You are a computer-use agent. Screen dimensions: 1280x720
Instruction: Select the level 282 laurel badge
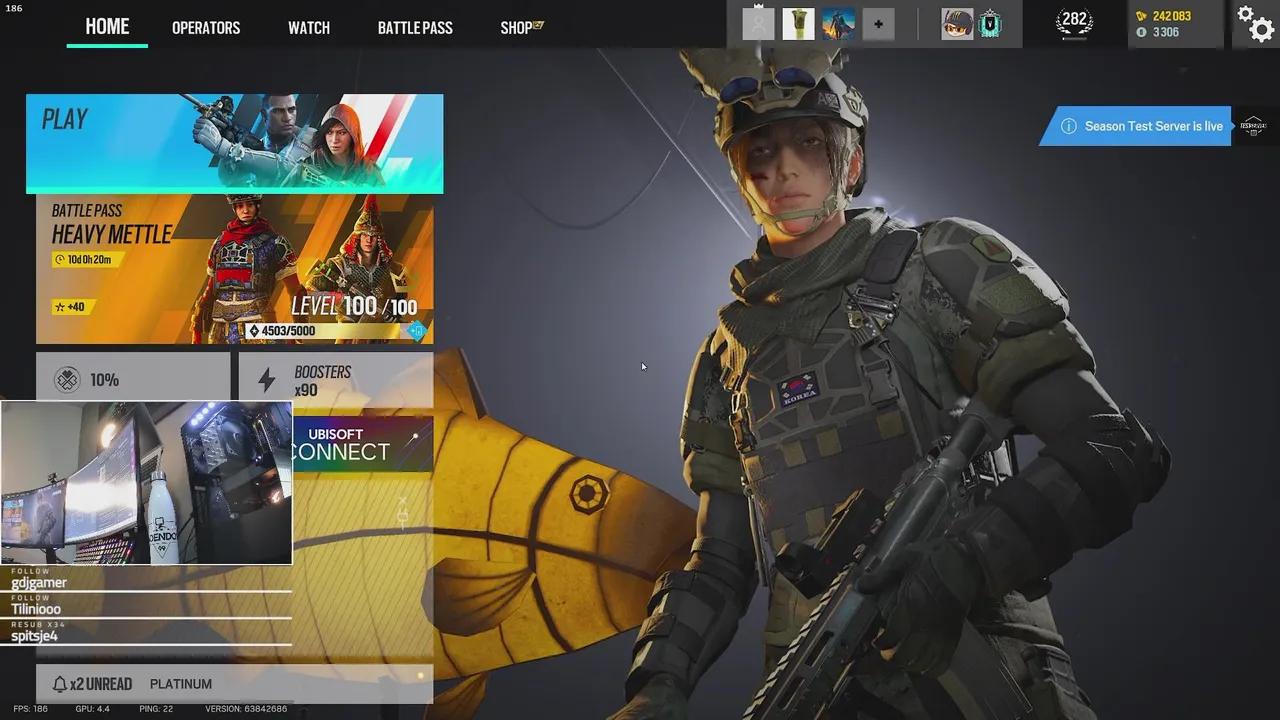click(x=1073, y=22)
